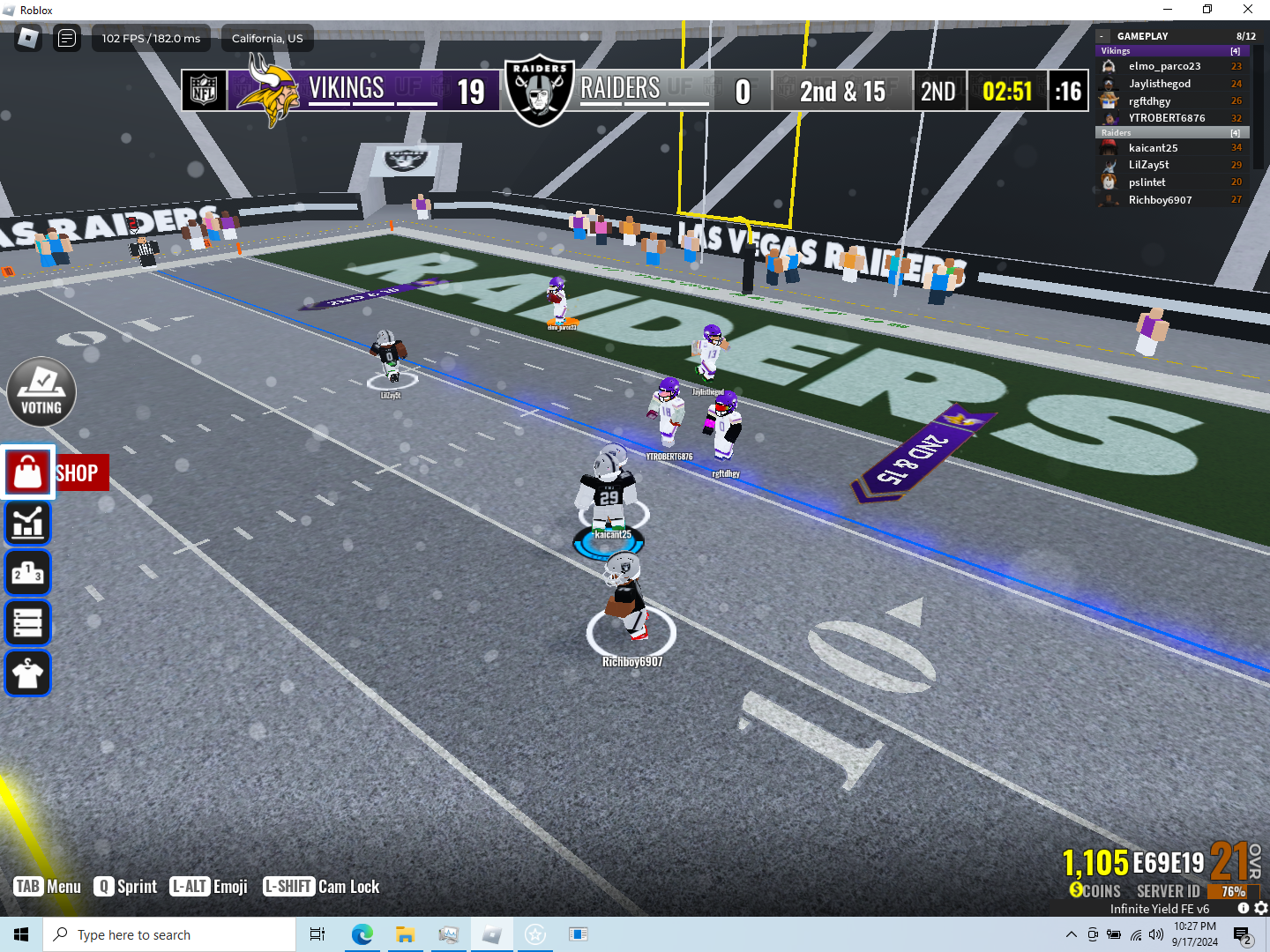This screenshot has height=952, width=1270.
Task: Click the info icon near the gear
Action: 1244,908
